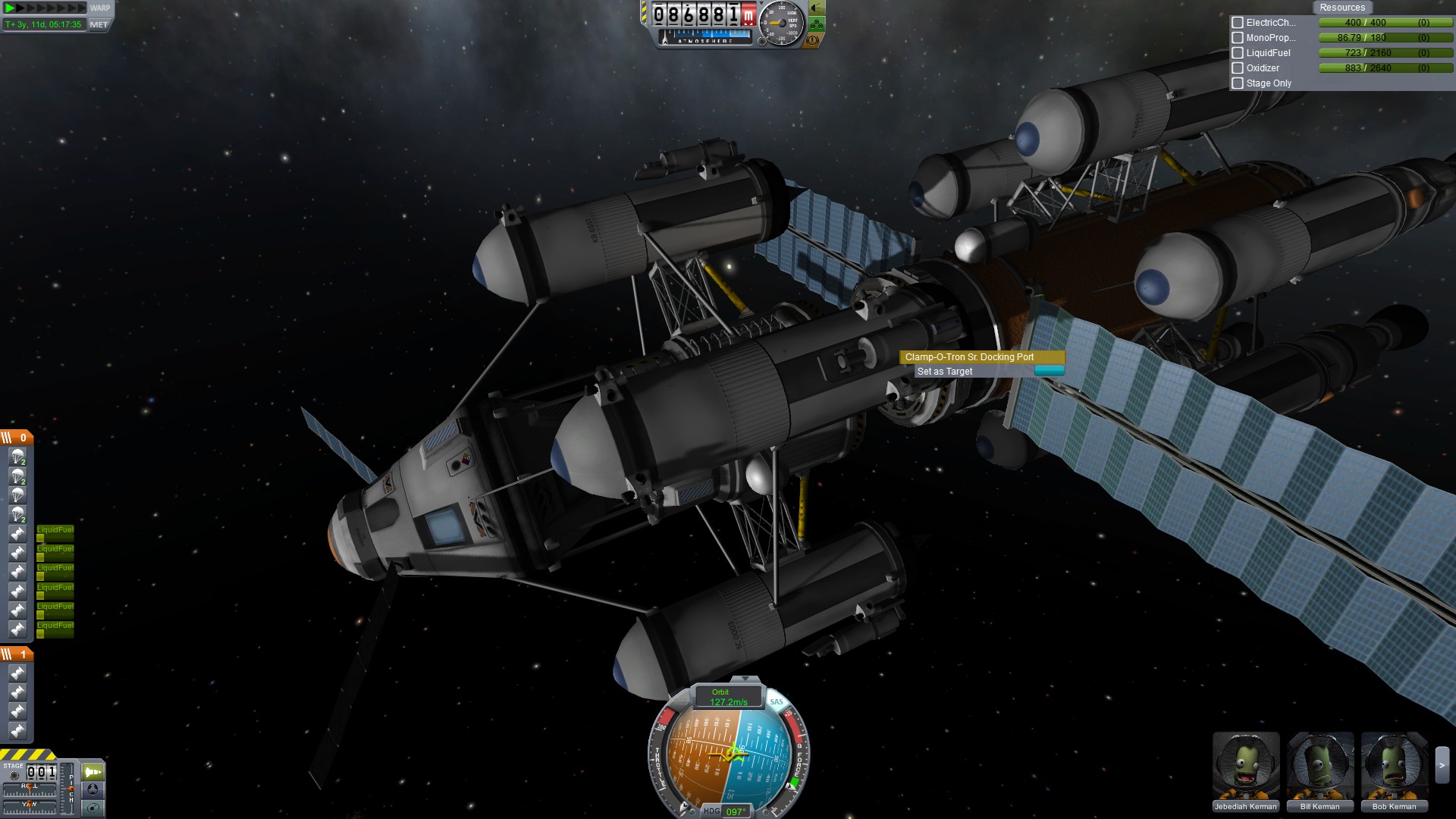Expand the crew portraits with the arrow
Screen dimensions: 1456x819
point(1442,766)
